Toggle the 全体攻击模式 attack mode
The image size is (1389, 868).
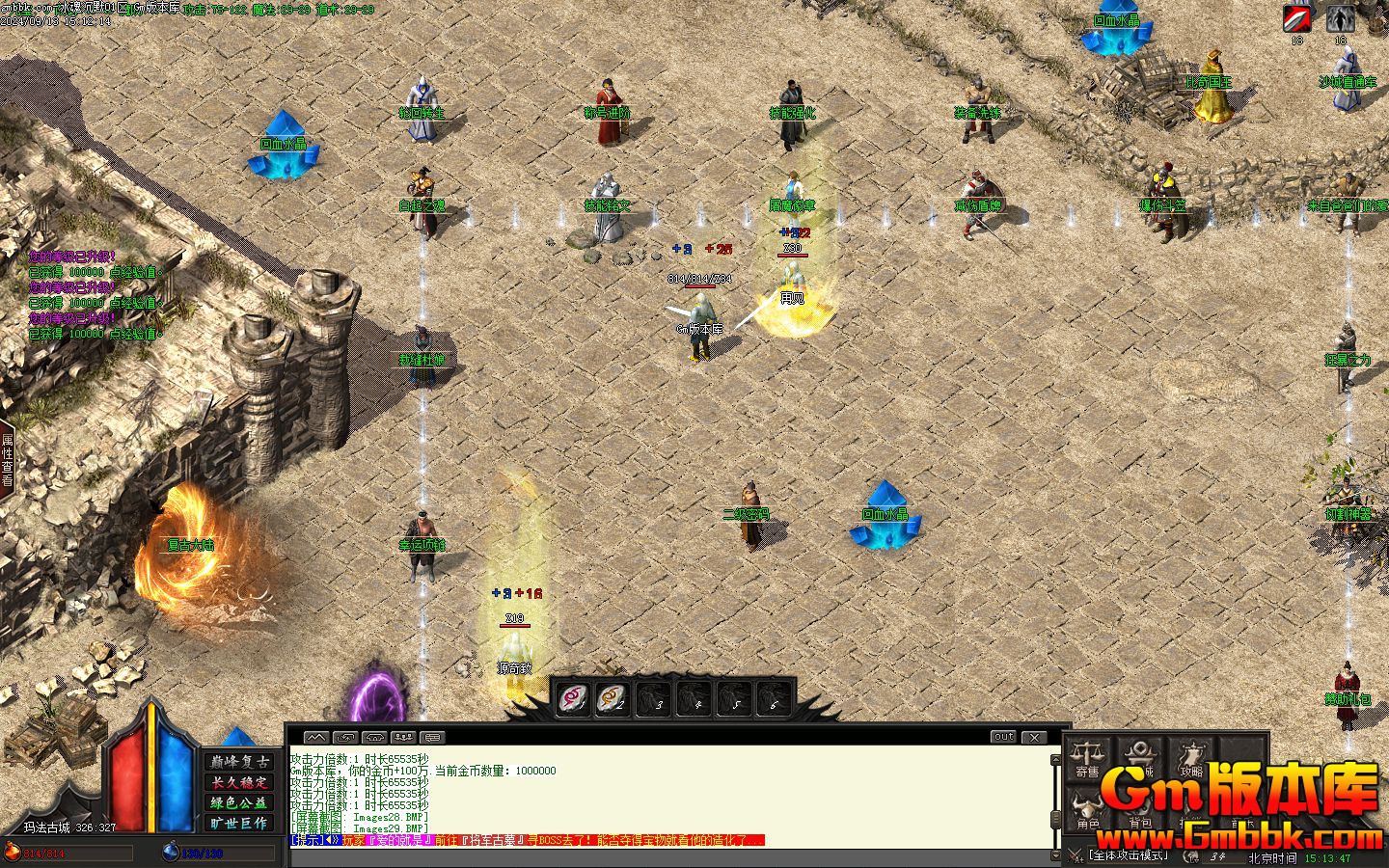pyautogui.click(x=1129, y=854)
